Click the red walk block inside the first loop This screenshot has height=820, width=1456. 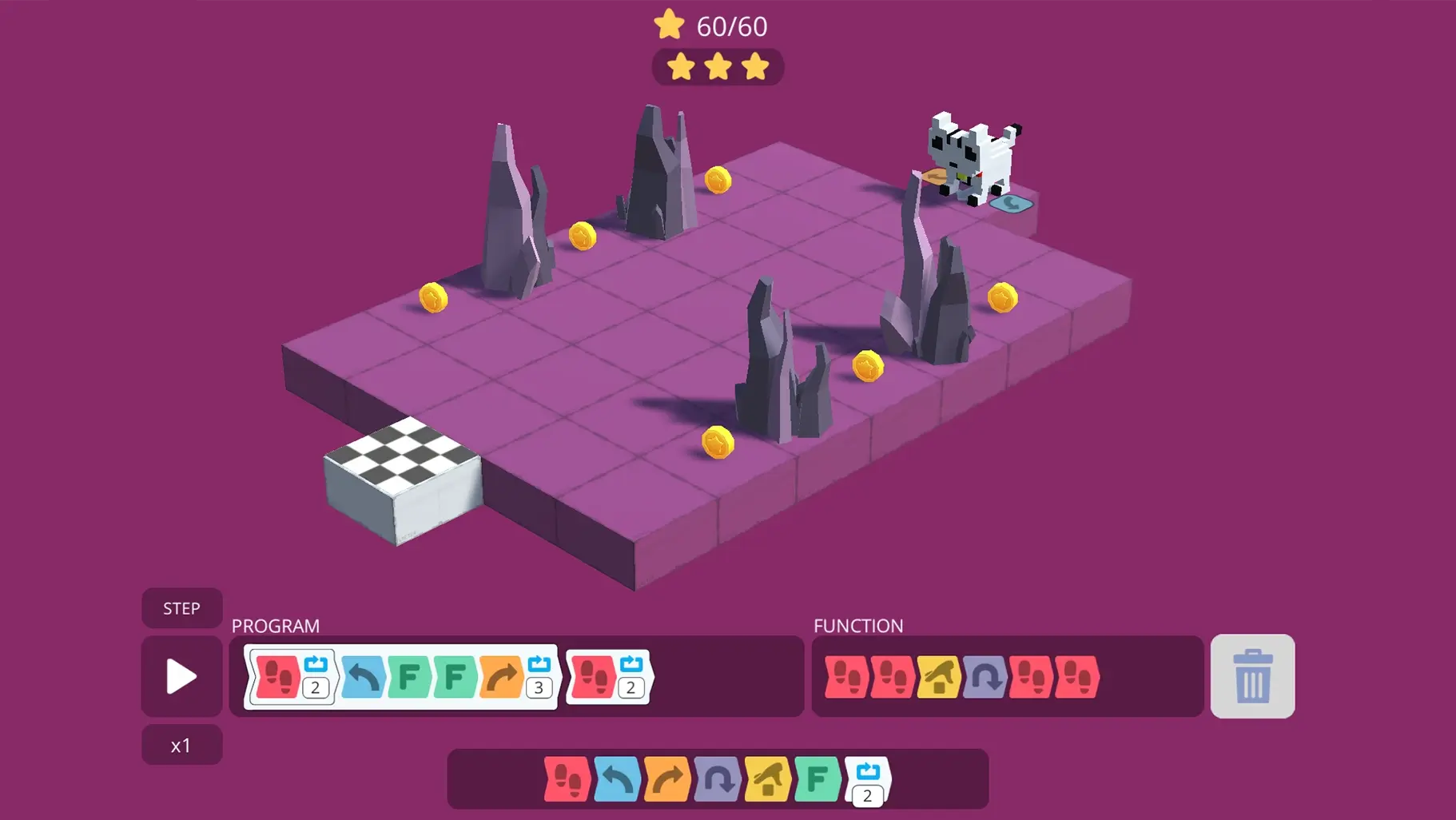(278, 678)
